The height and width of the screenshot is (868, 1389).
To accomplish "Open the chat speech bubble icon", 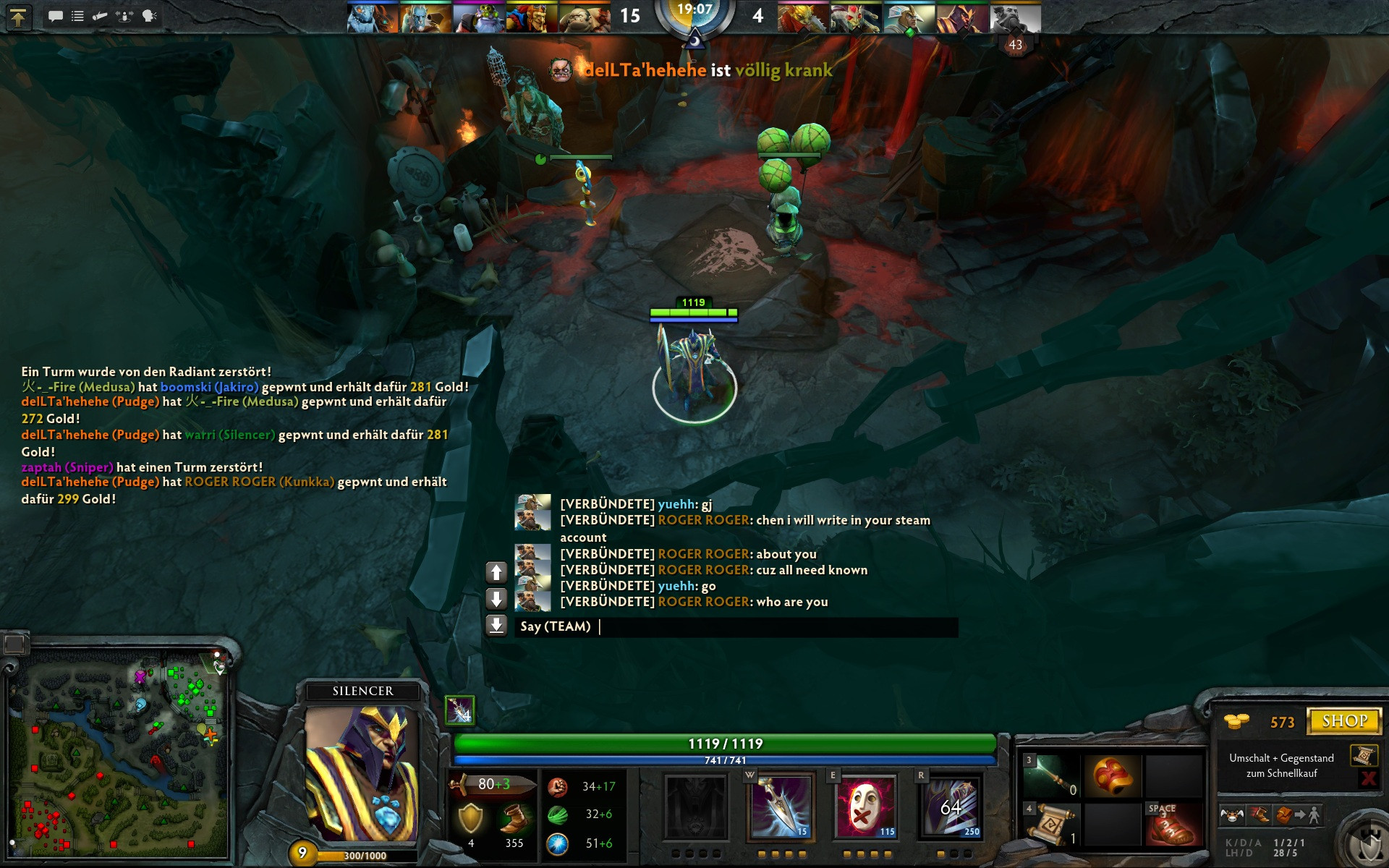I will [55, 16].
